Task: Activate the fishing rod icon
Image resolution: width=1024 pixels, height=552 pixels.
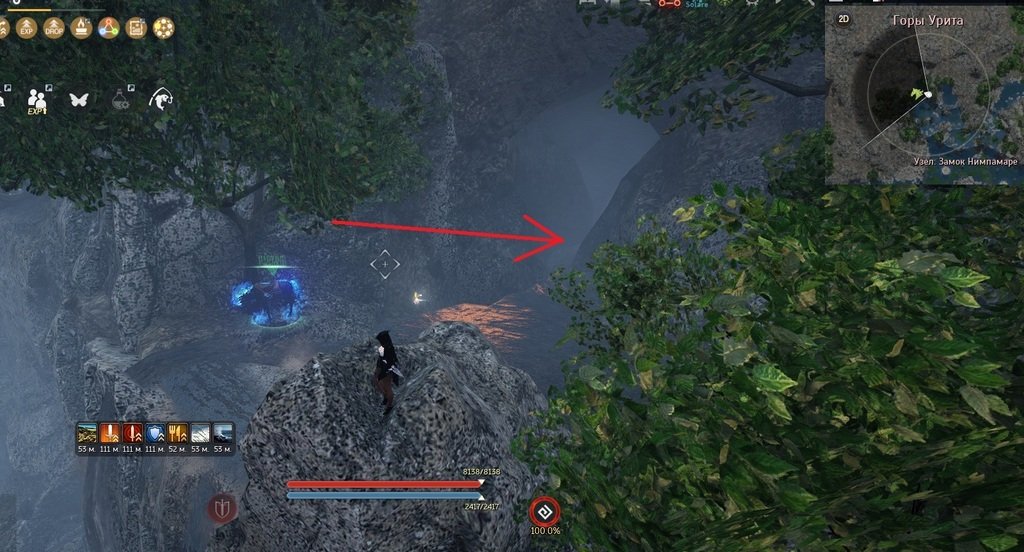Action: pyautogui.click(x=160, y=98)
